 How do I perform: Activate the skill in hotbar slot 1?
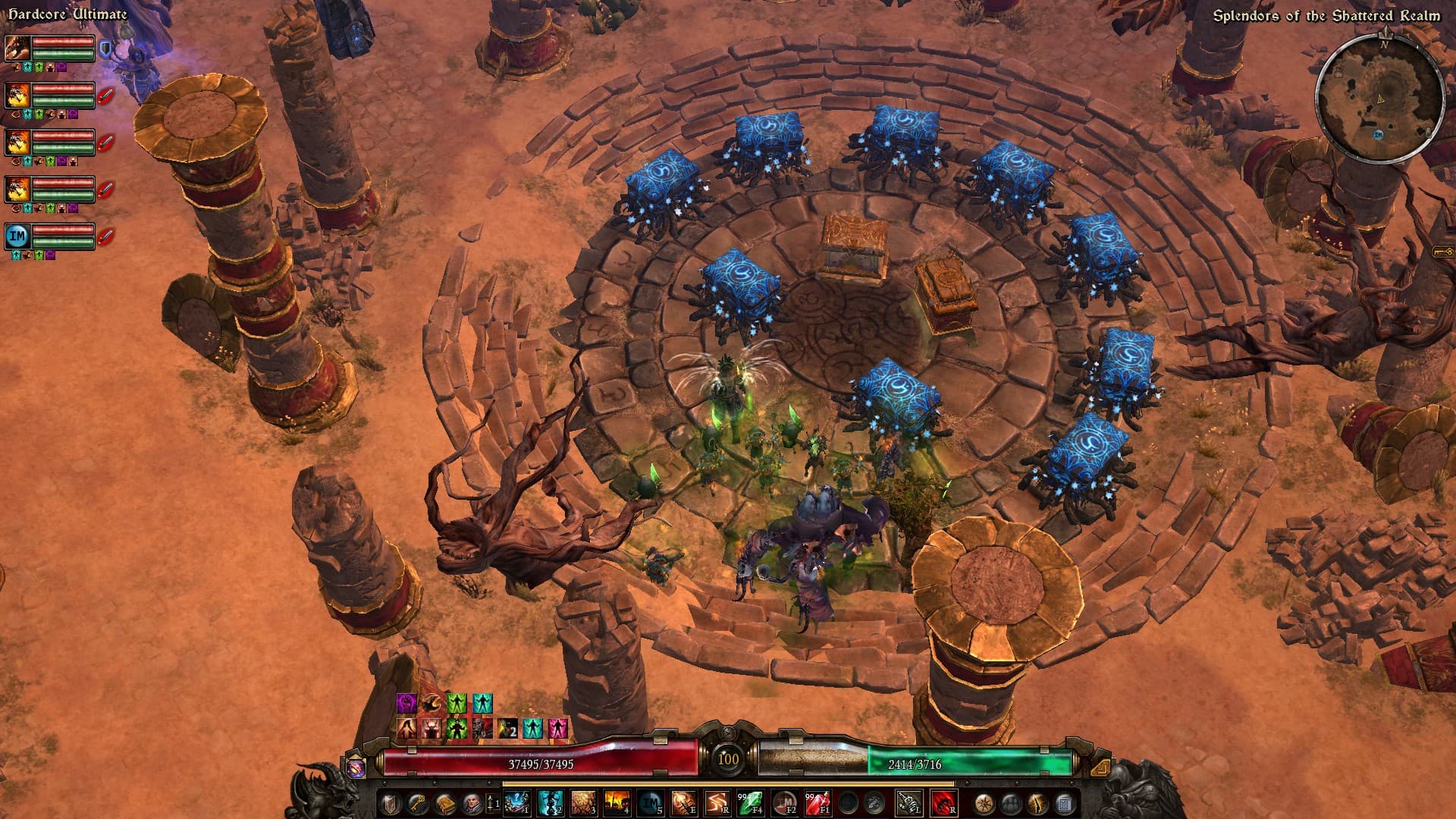coord(516,803)
